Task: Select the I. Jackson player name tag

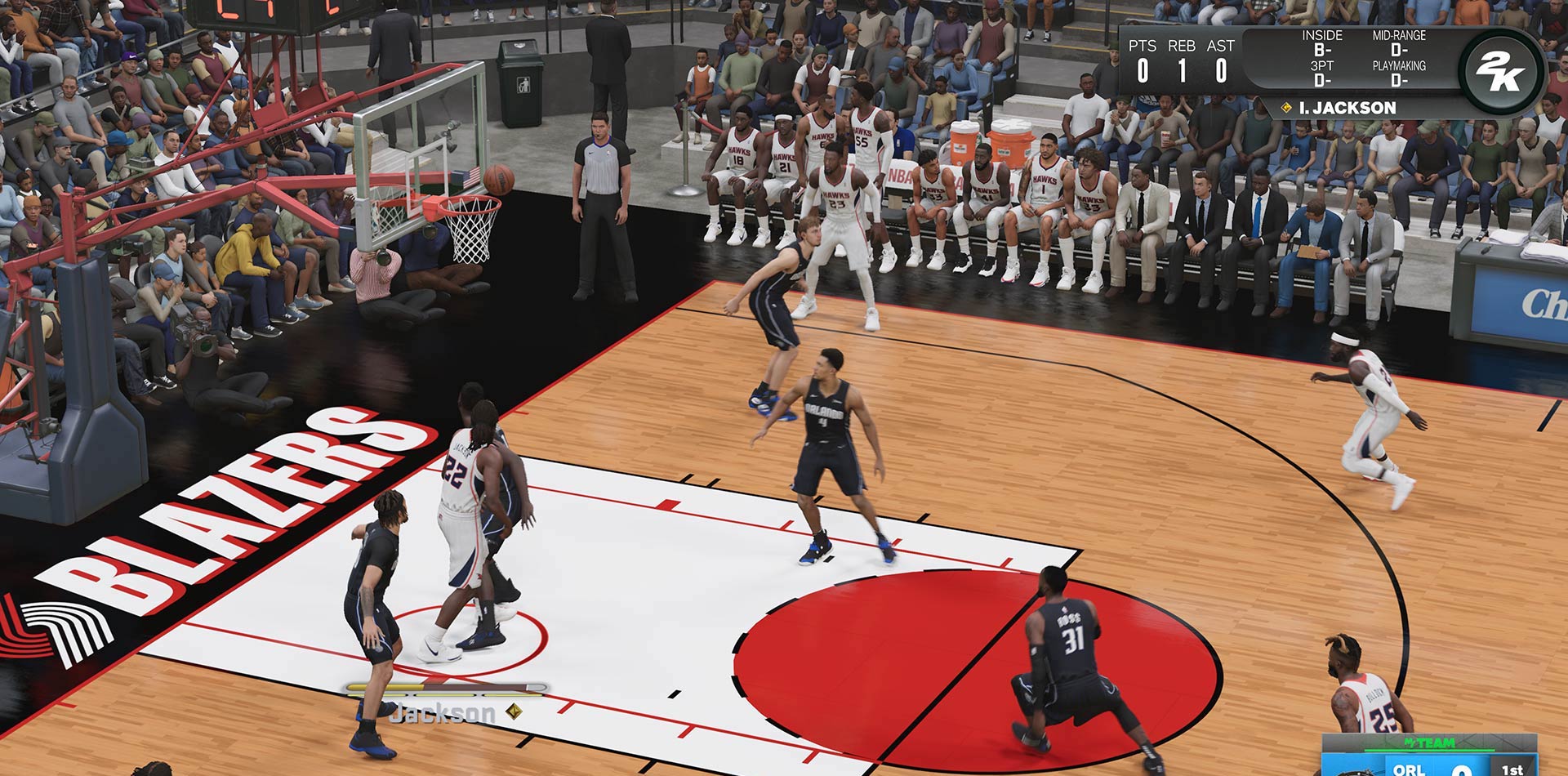Action: (x=1346, y=108)
